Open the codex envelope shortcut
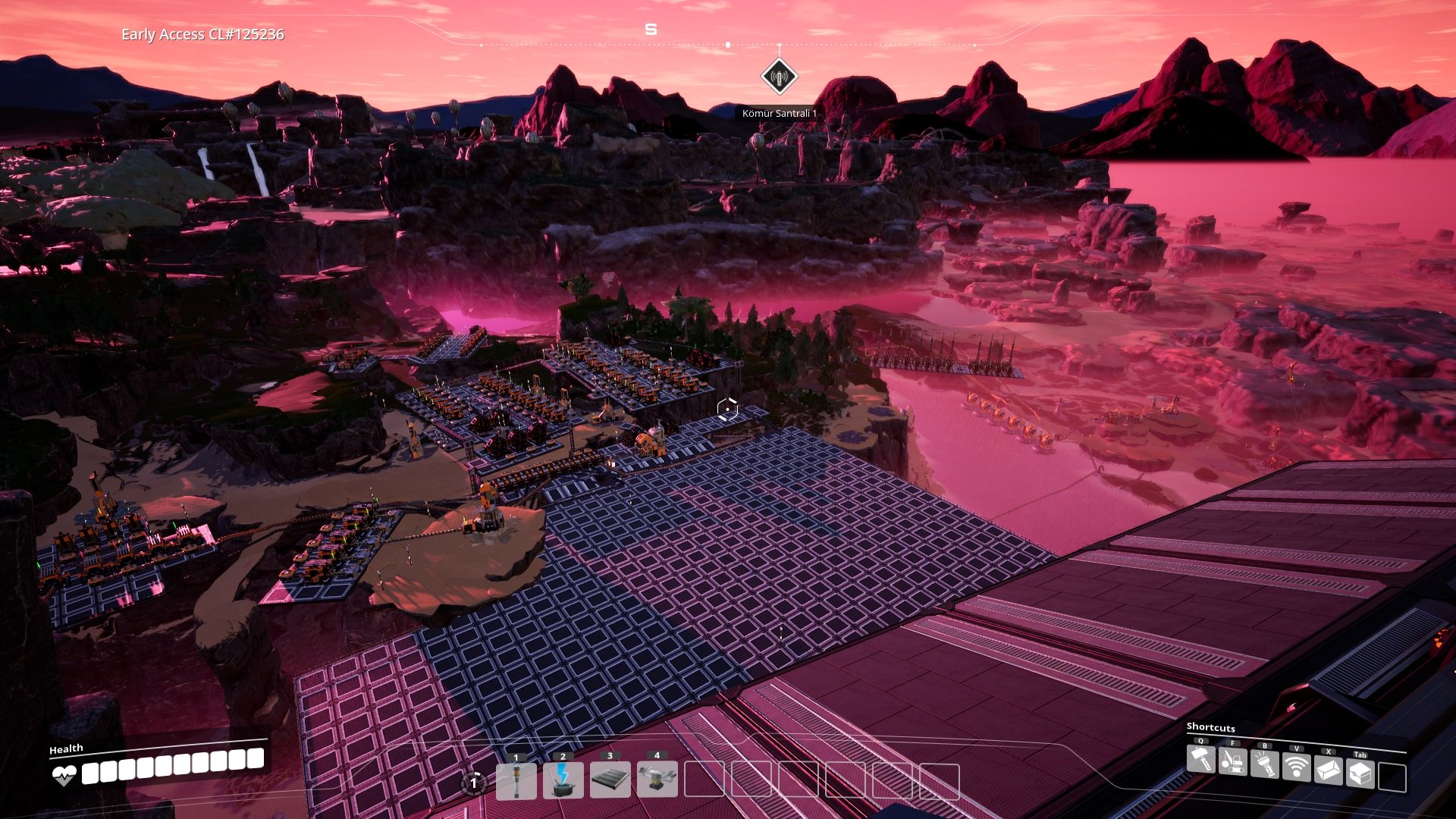This screenshot has height=819, width=1456. pyautogui.click(x=1329, y=771)
